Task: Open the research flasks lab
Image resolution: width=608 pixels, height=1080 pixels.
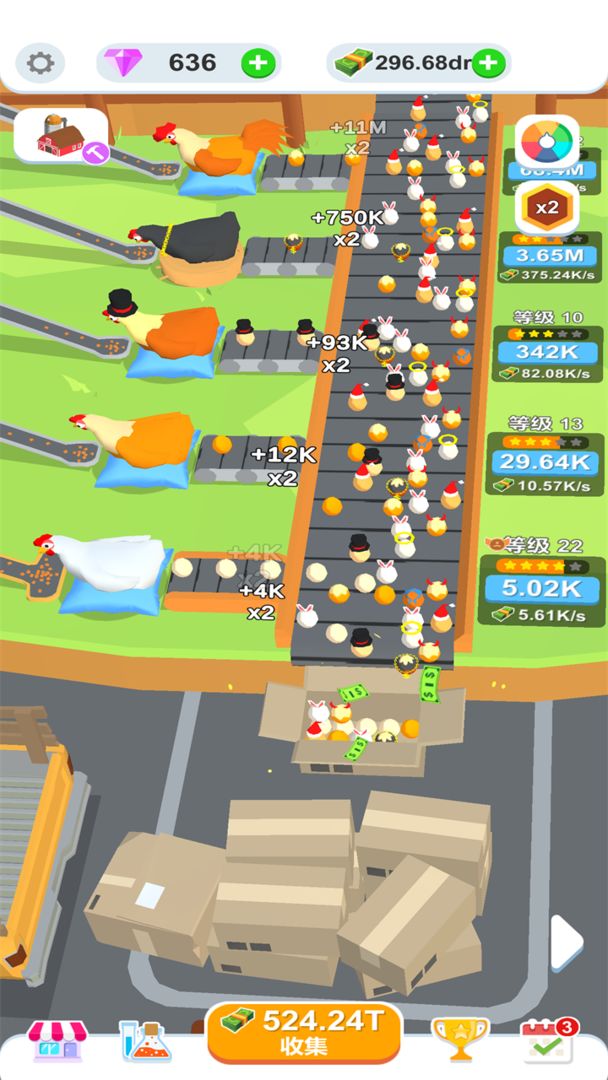Action: pyautogui.click(x=145, y=1040)
